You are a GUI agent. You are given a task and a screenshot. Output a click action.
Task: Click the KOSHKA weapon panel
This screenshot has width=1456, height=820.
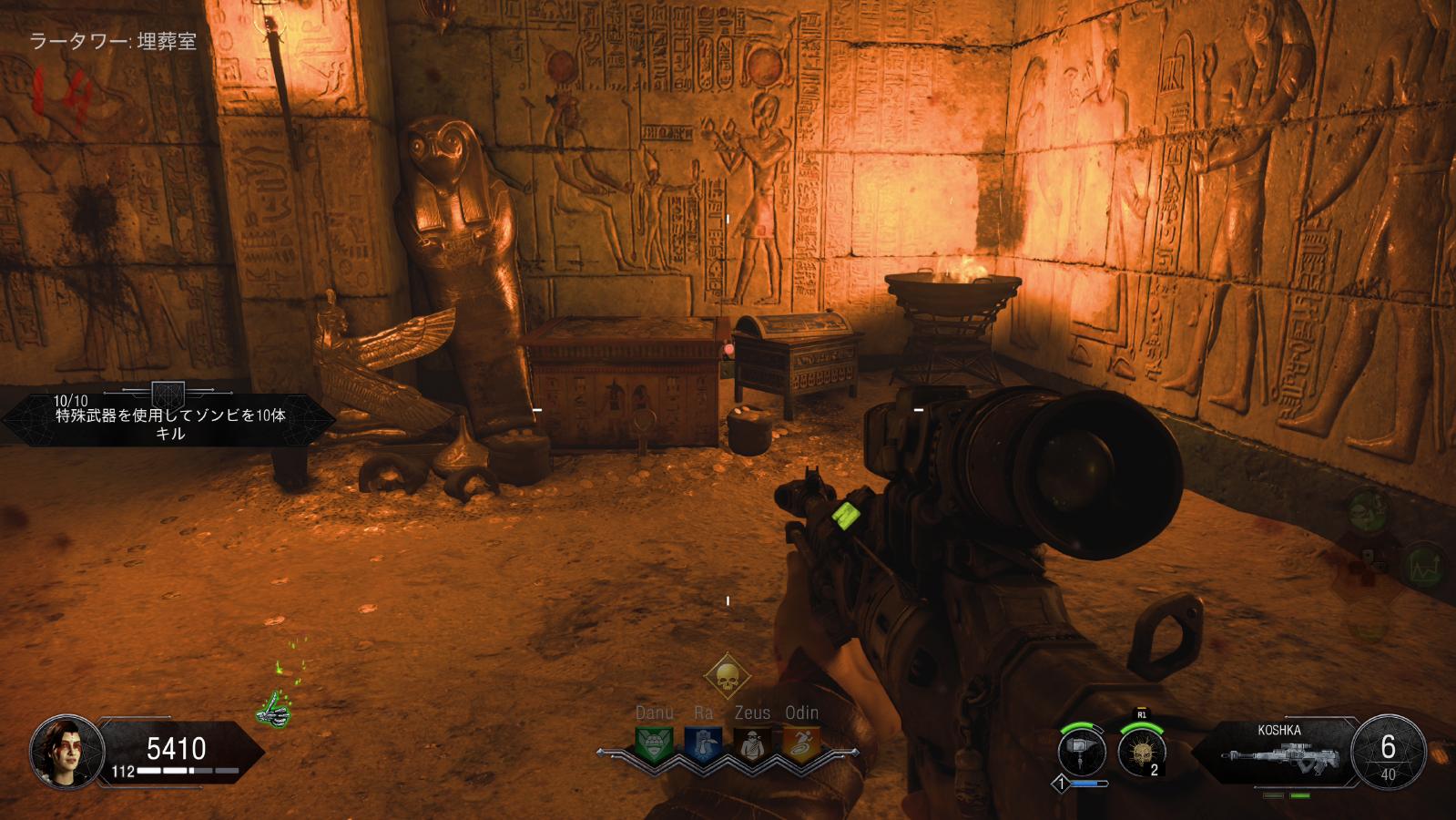tap(1279, 752)
